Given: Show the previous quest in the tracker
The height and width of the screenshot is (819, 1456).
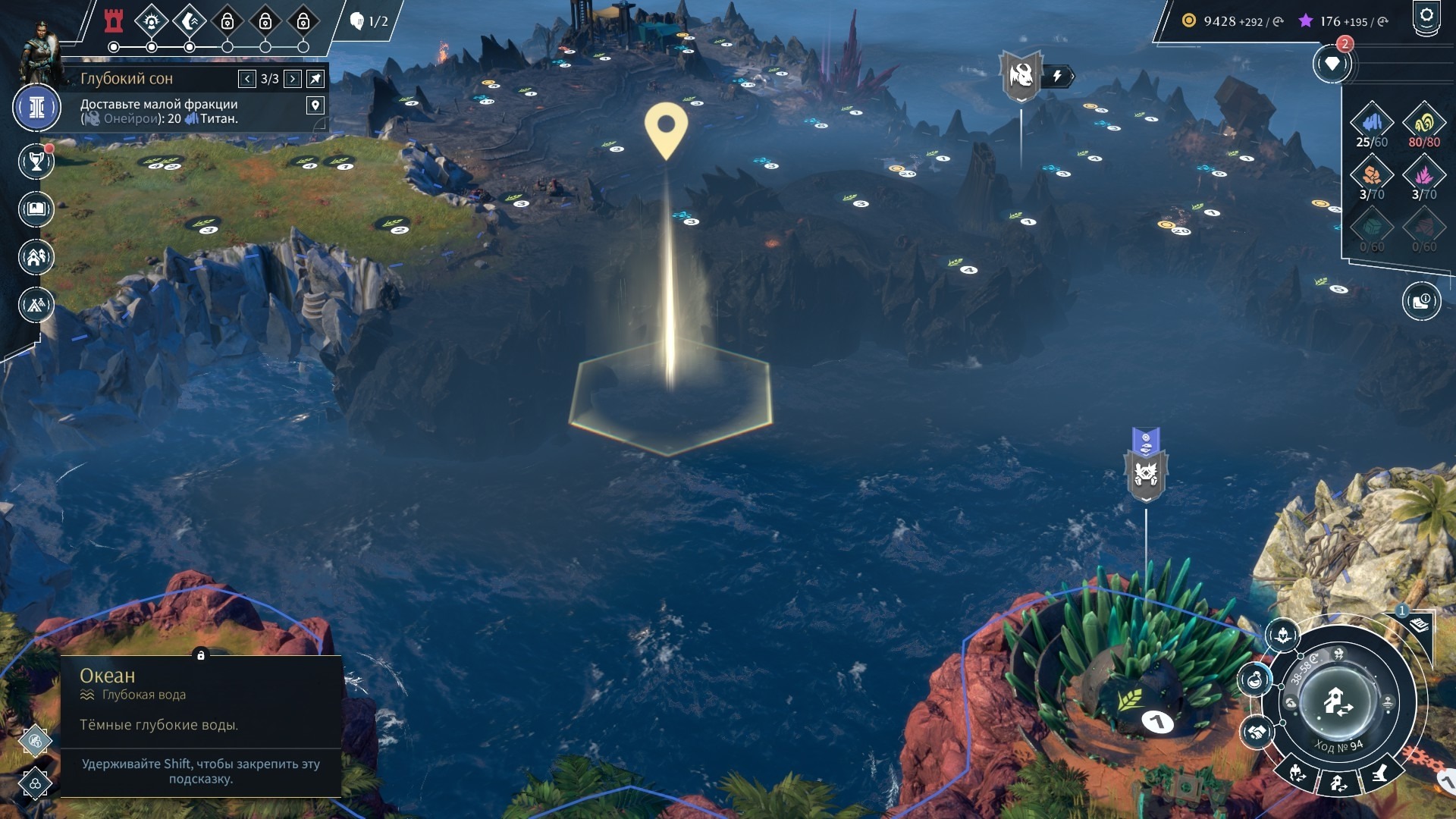Looking at the screenshot, I should pyautogui.click(x=247, y=79).
